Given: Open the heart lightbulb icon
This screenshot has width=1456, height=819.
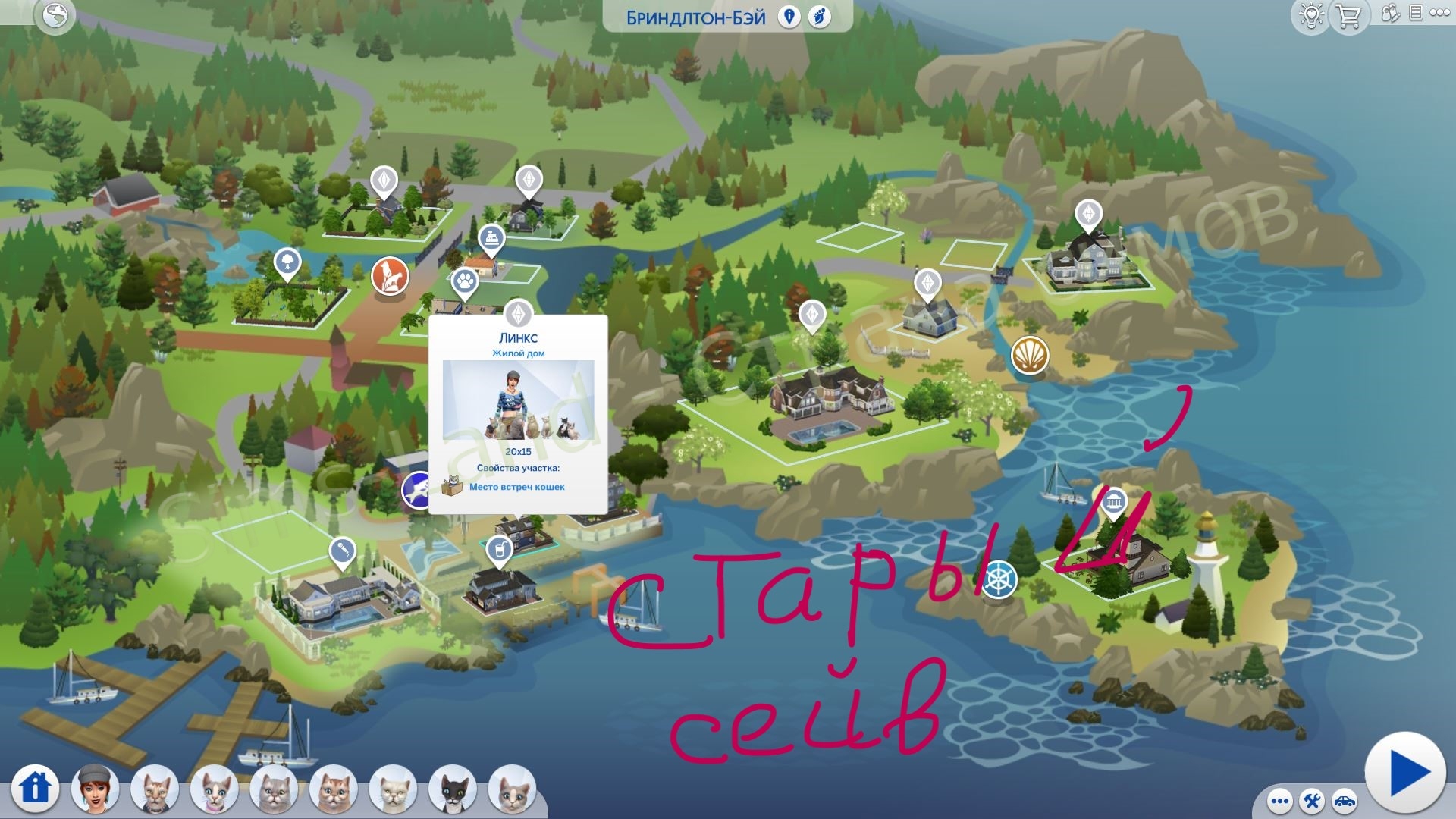Looking at the screenshot, I should click(x=1311, y=16).
